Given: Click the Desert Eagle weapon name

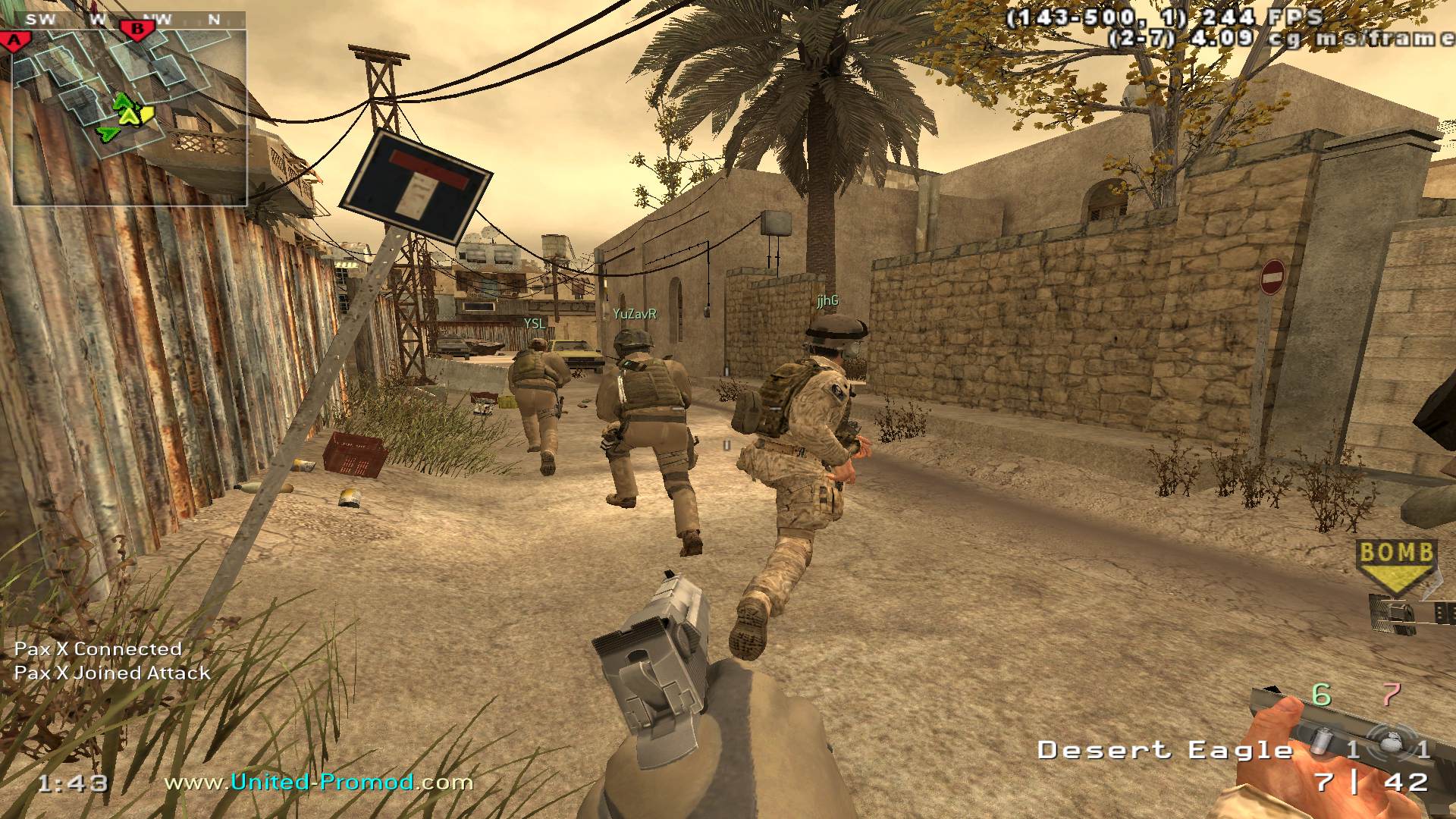Looking at the screenshot, I should (x=1165, y=751).
